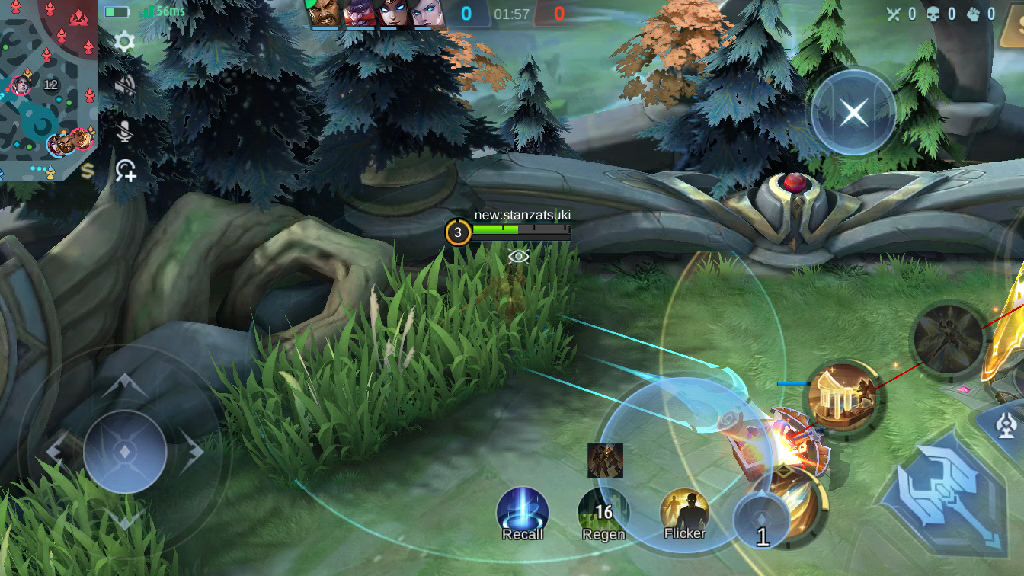Select the small target hero portrait above Regen
Screen dimensions: 1024x576
click(605, 460)
